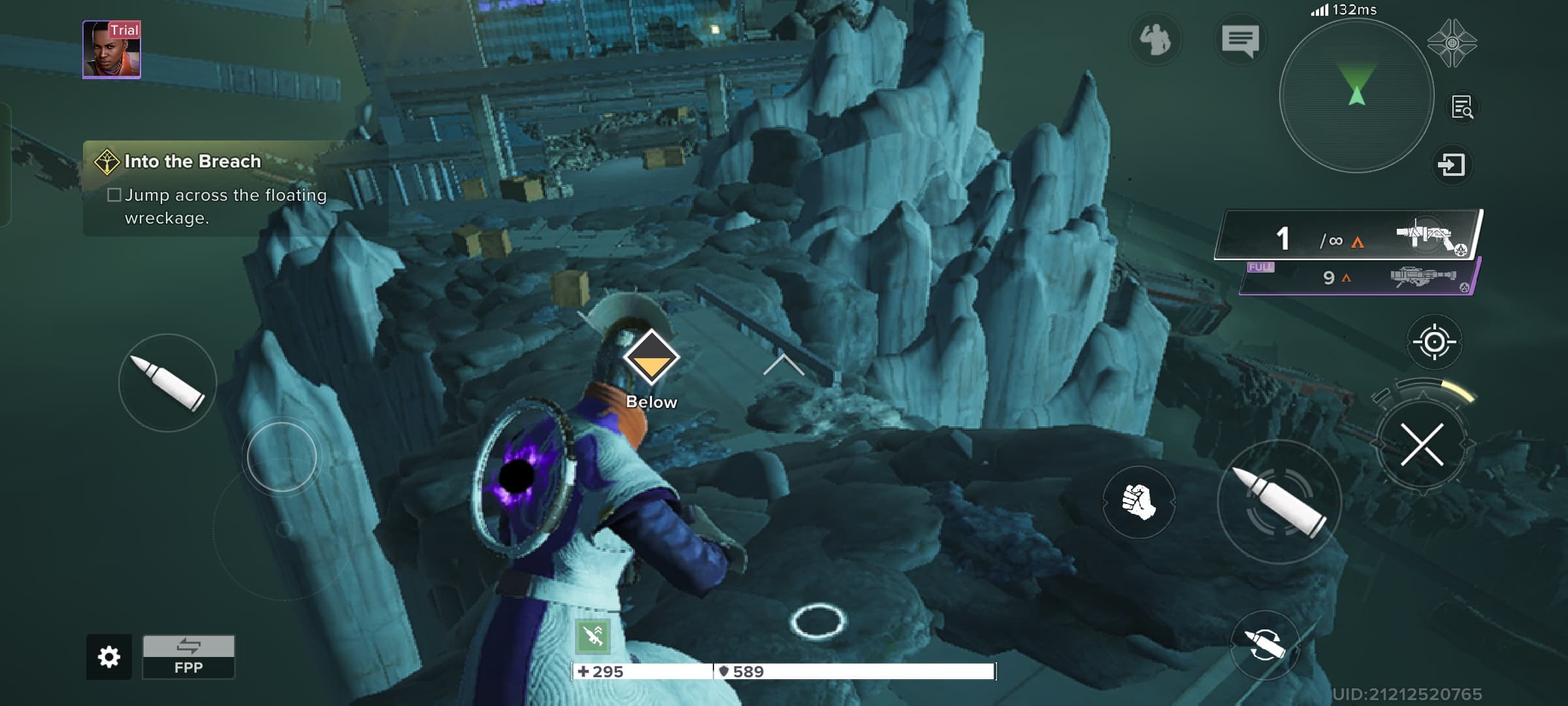Open the gear settings menu
This screenshot has width=1568, height=706.
(x=108, y=656)
